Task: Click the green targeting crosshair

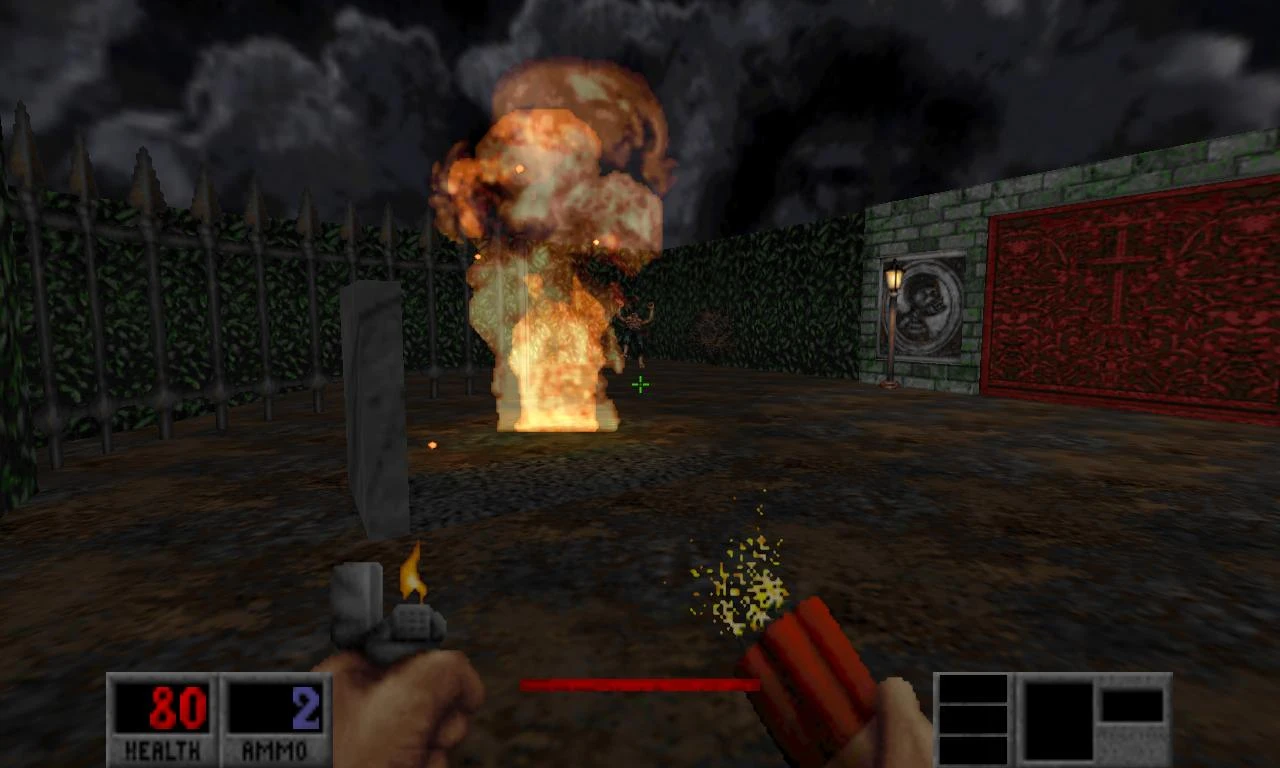Action: coord(640,384)
